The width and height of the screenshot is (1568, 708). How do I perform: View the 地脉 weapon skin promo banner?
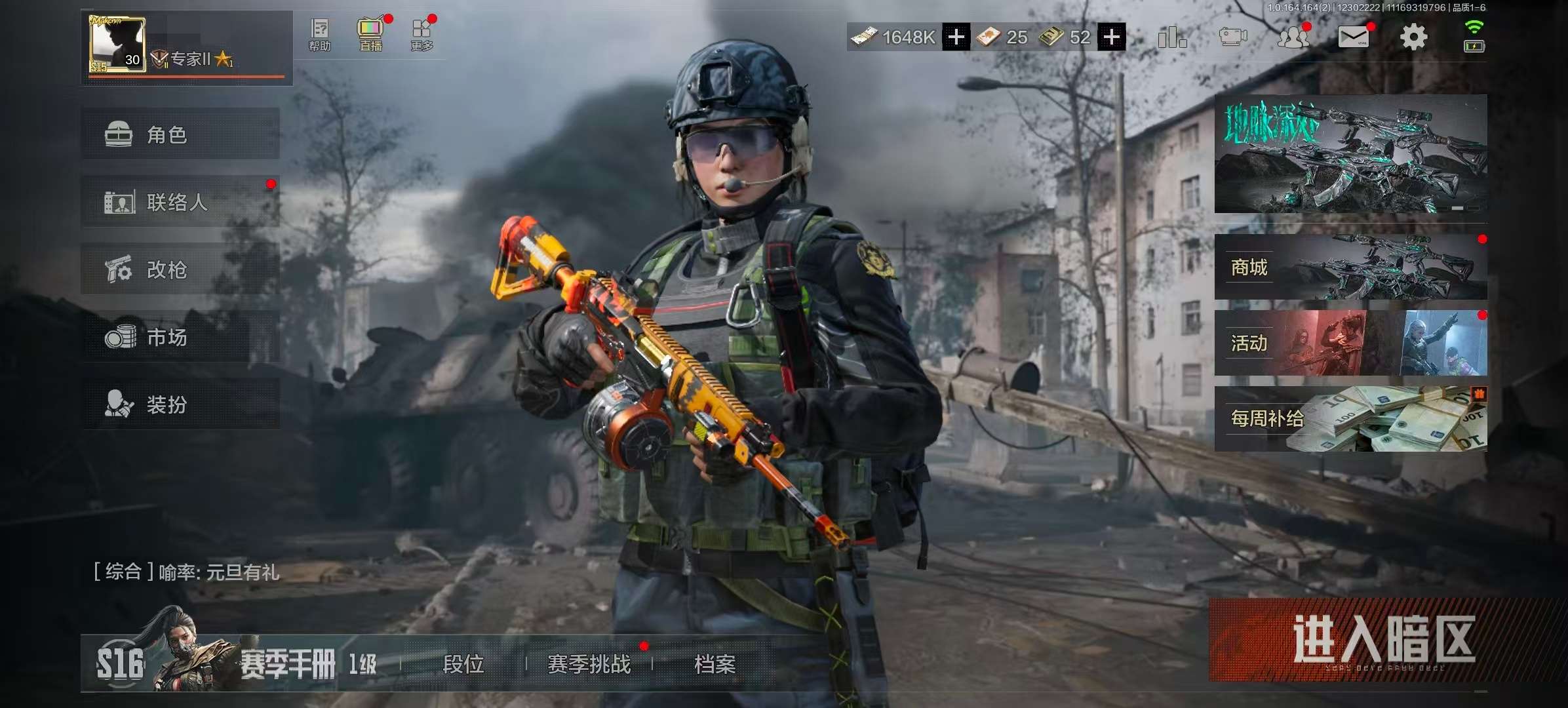1350,154
